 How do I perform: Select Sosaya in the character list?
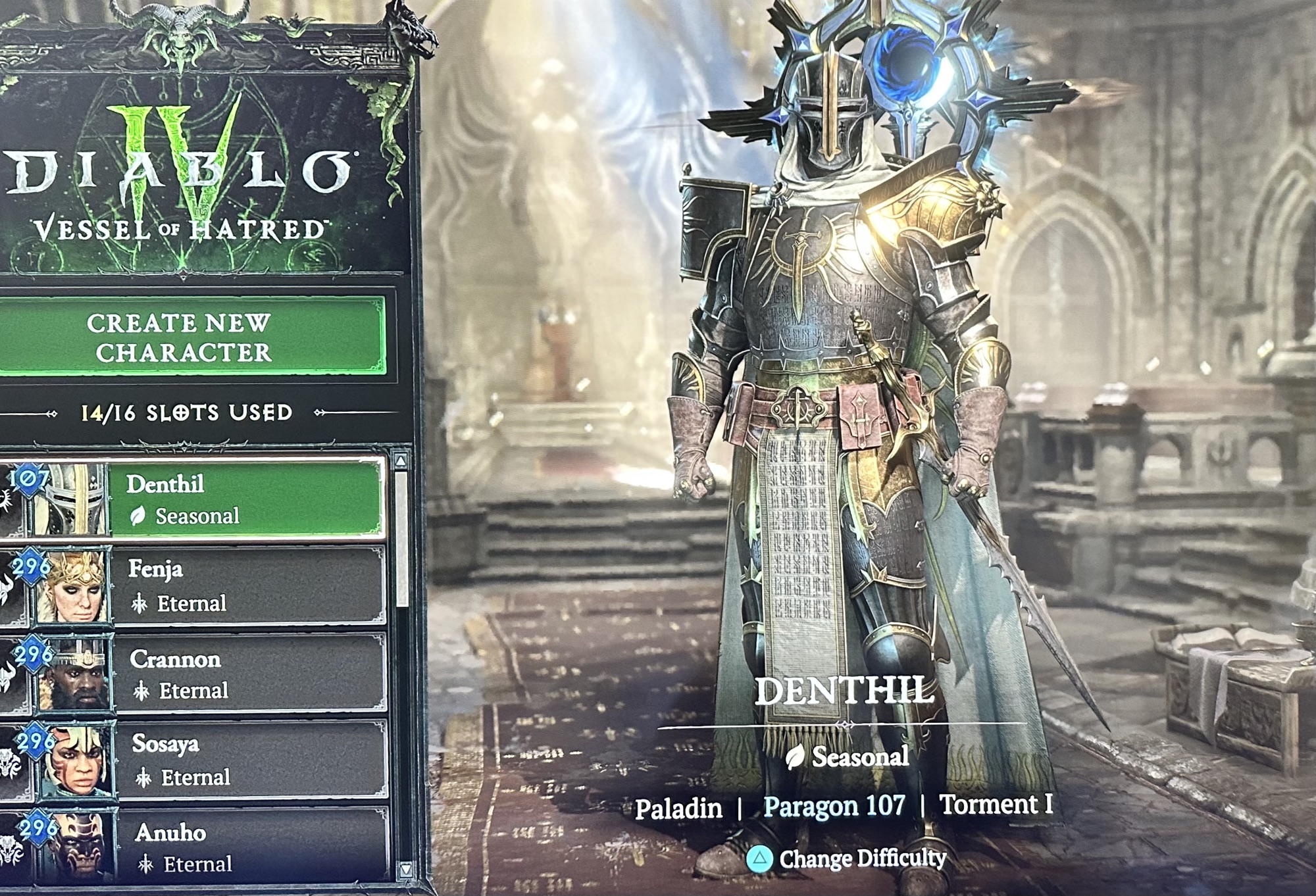click(250, 760)
